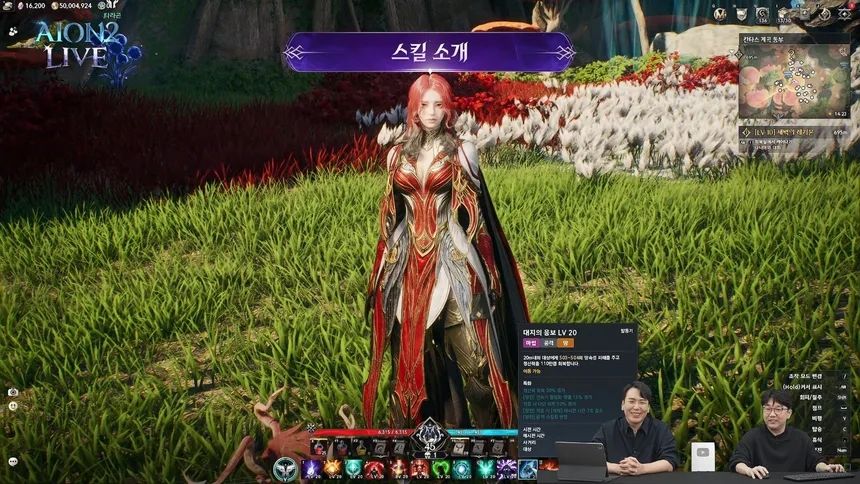This screenshot has width=860, height=484.
Task: Select the highlighted blue skill at hotbar end
Action: 527,468
